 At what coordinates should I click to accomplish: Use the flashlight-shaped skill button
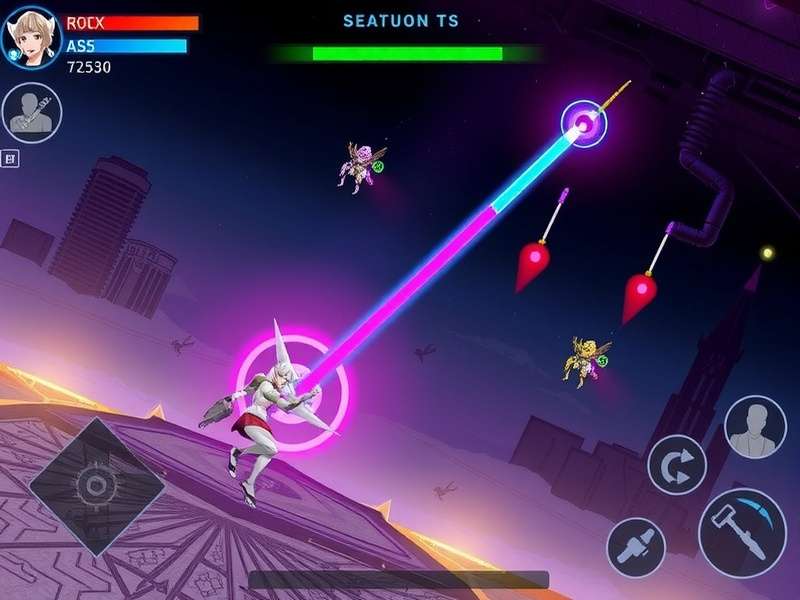[x=636, y=548]
